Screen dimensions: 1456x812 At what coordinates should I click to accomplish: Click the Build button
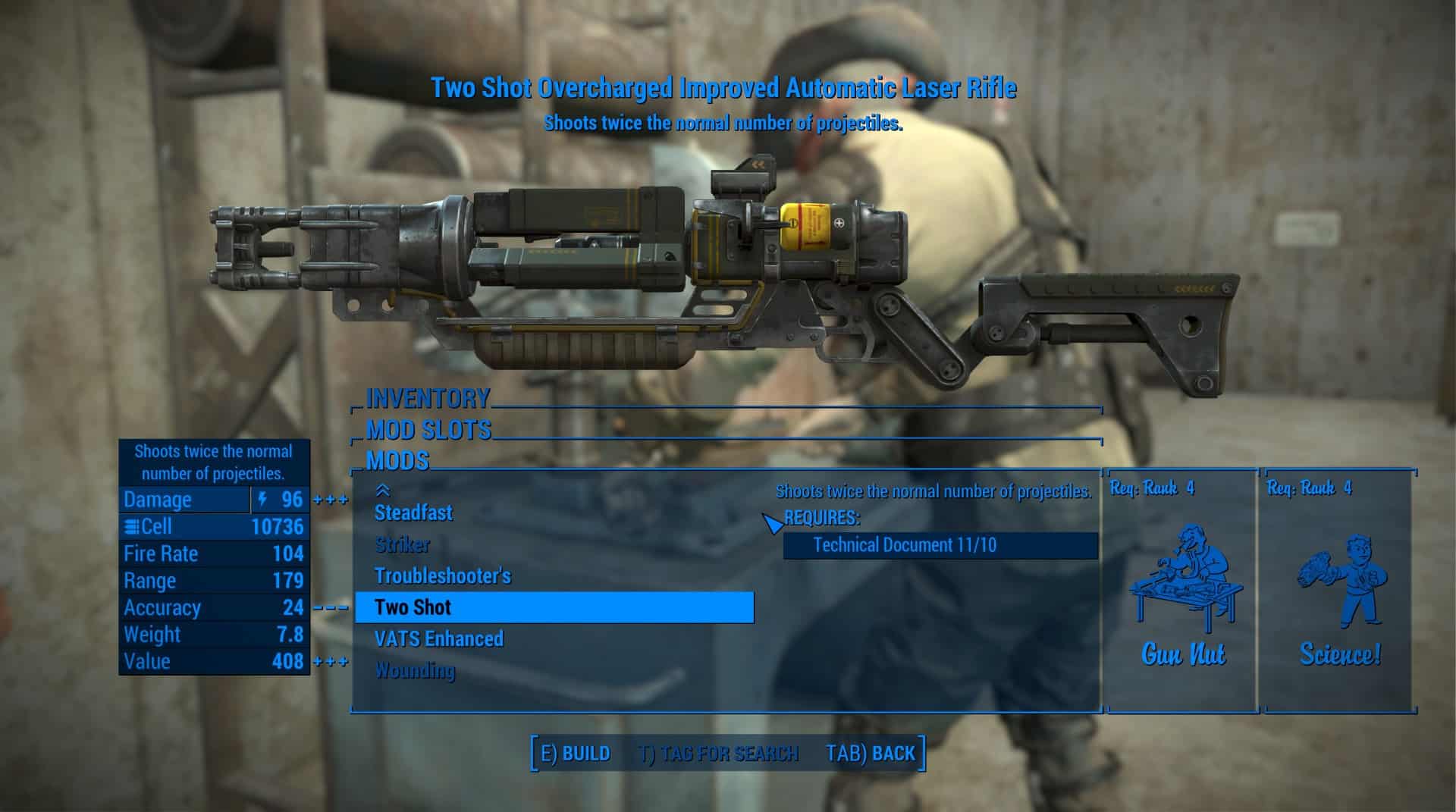click(x=576, y=754)
